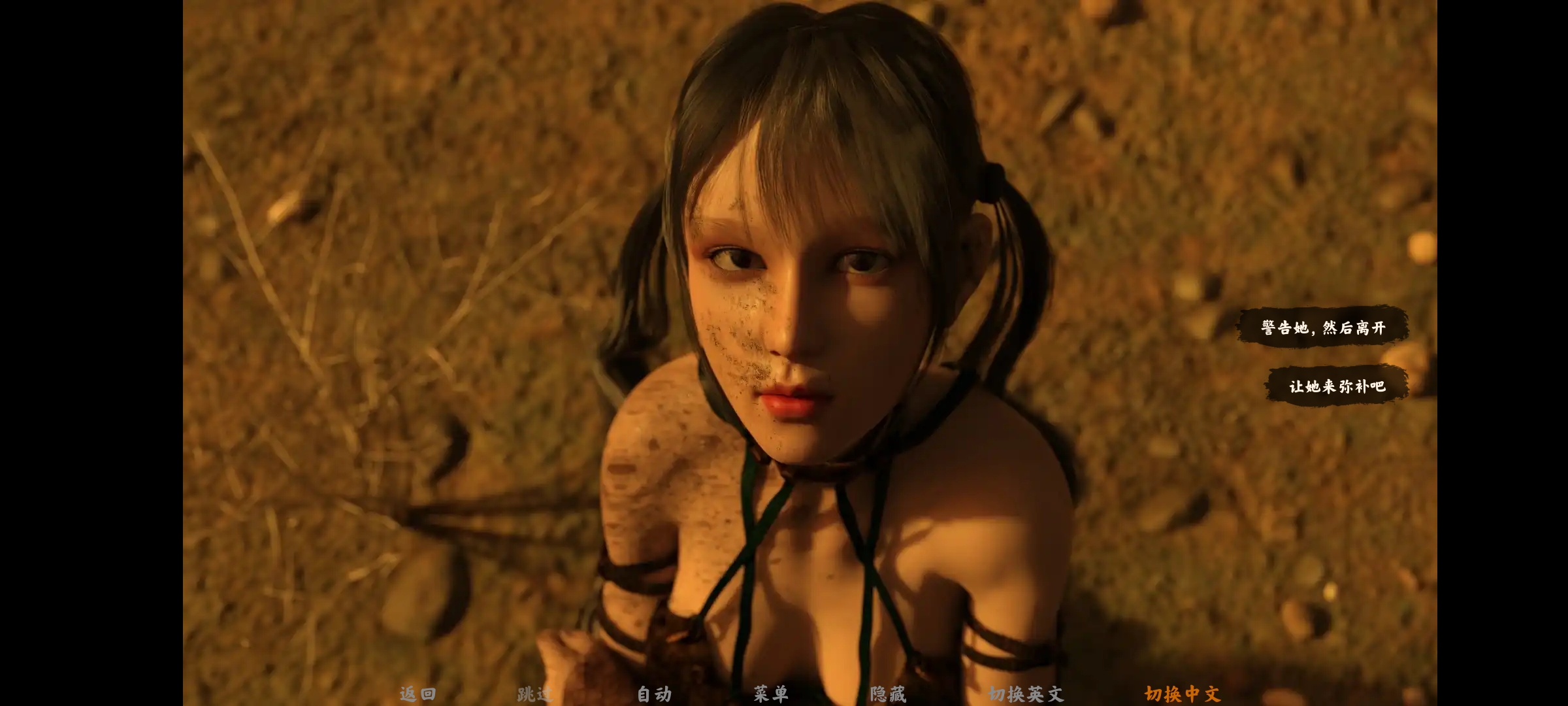This screenshot has height=706, width=1568.
Task: Hide the interface with 隐藏
Action: coord(888,694)
